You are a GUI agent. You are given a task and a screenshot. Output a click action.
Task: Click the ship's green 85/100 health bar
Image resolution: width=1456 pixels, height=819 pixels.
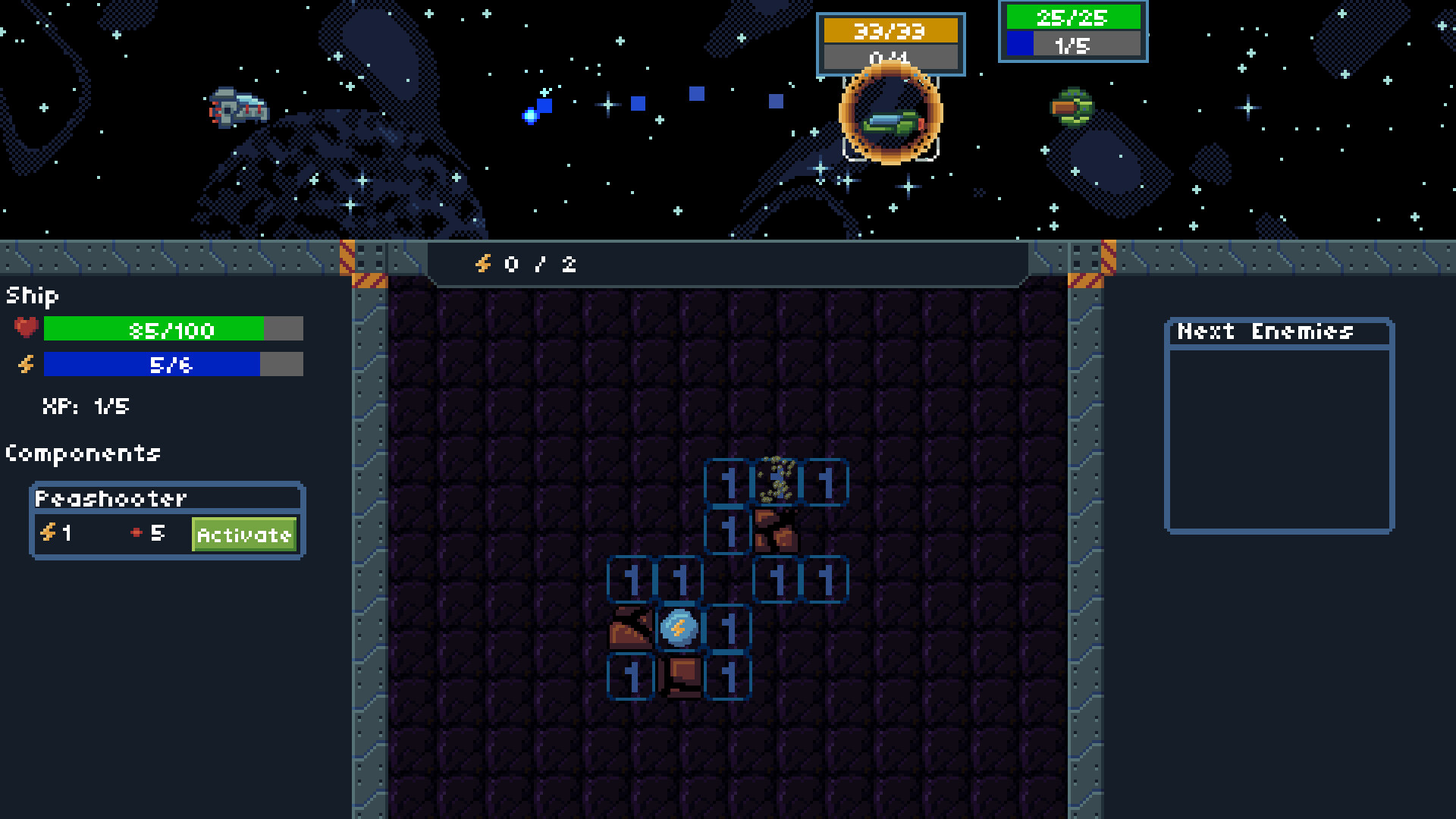(x=152, y=329)
